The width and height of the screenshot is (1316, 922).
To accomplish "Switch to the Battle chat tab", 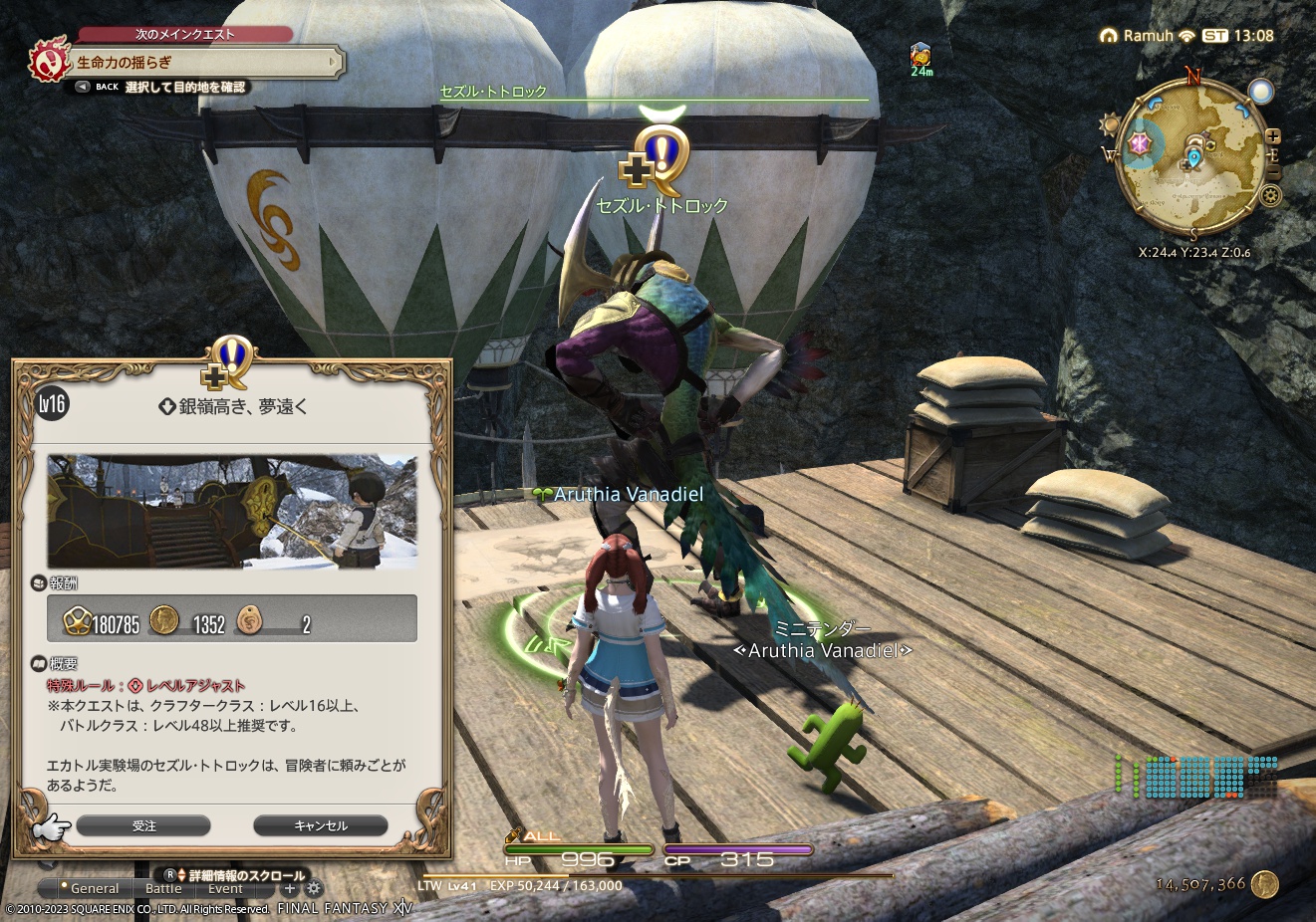I will pos(162,888).
